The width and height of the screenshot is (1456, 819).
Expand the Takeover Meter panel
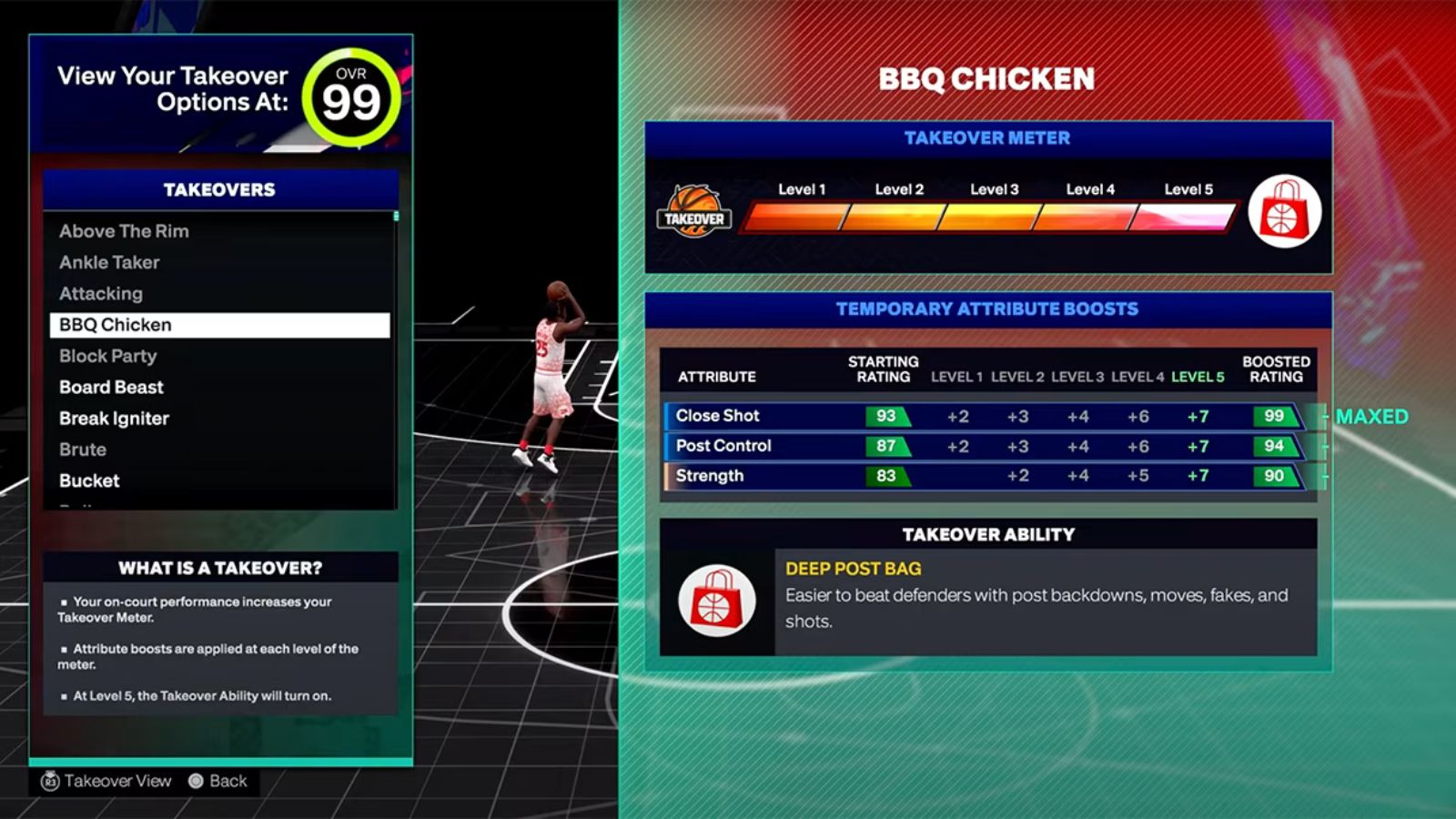coord(987,138)
